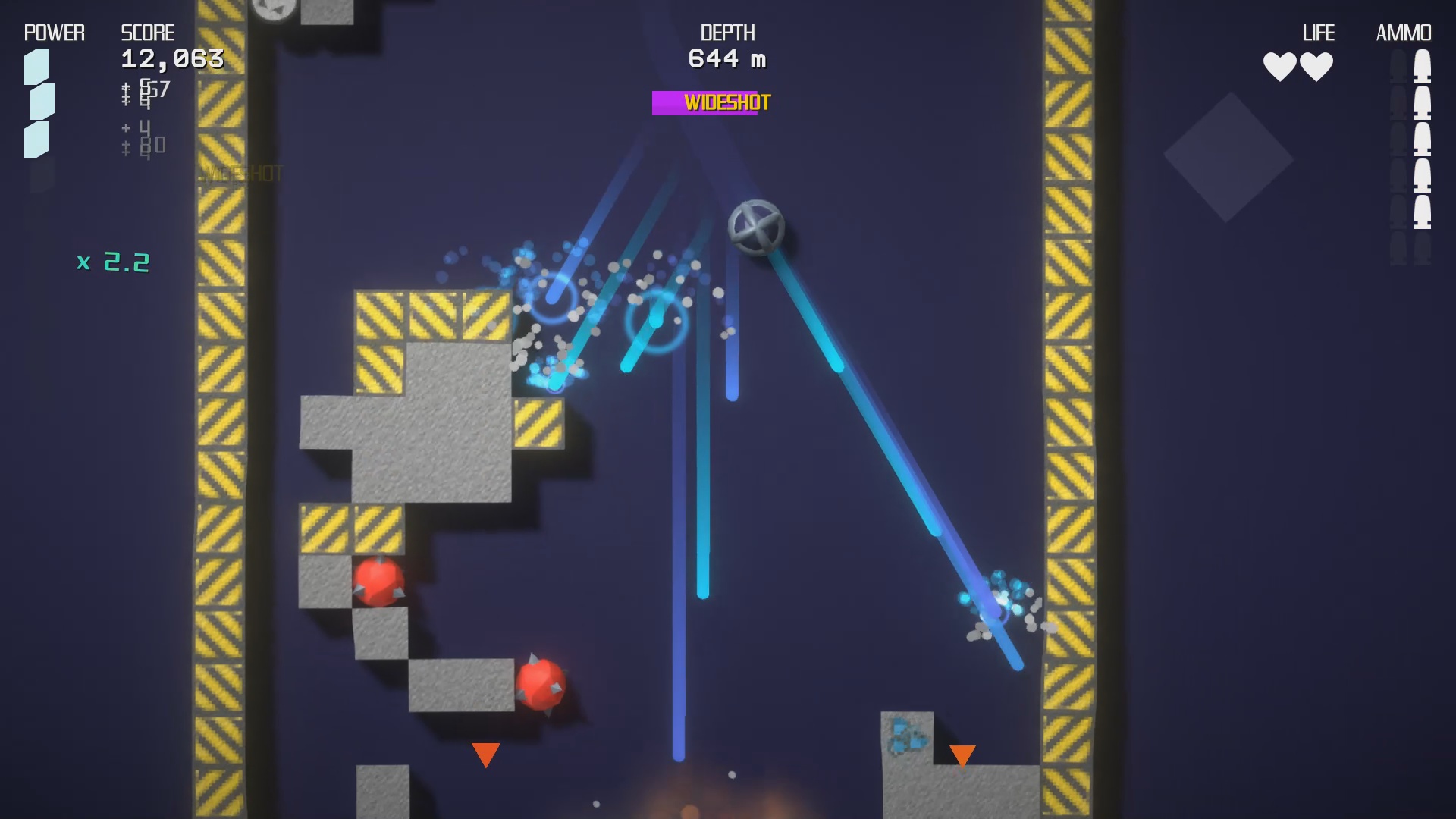Click the gear wheel at the top of the screen
The image size is (1456, 819).
pyautogui.click(x=275, y=8)
